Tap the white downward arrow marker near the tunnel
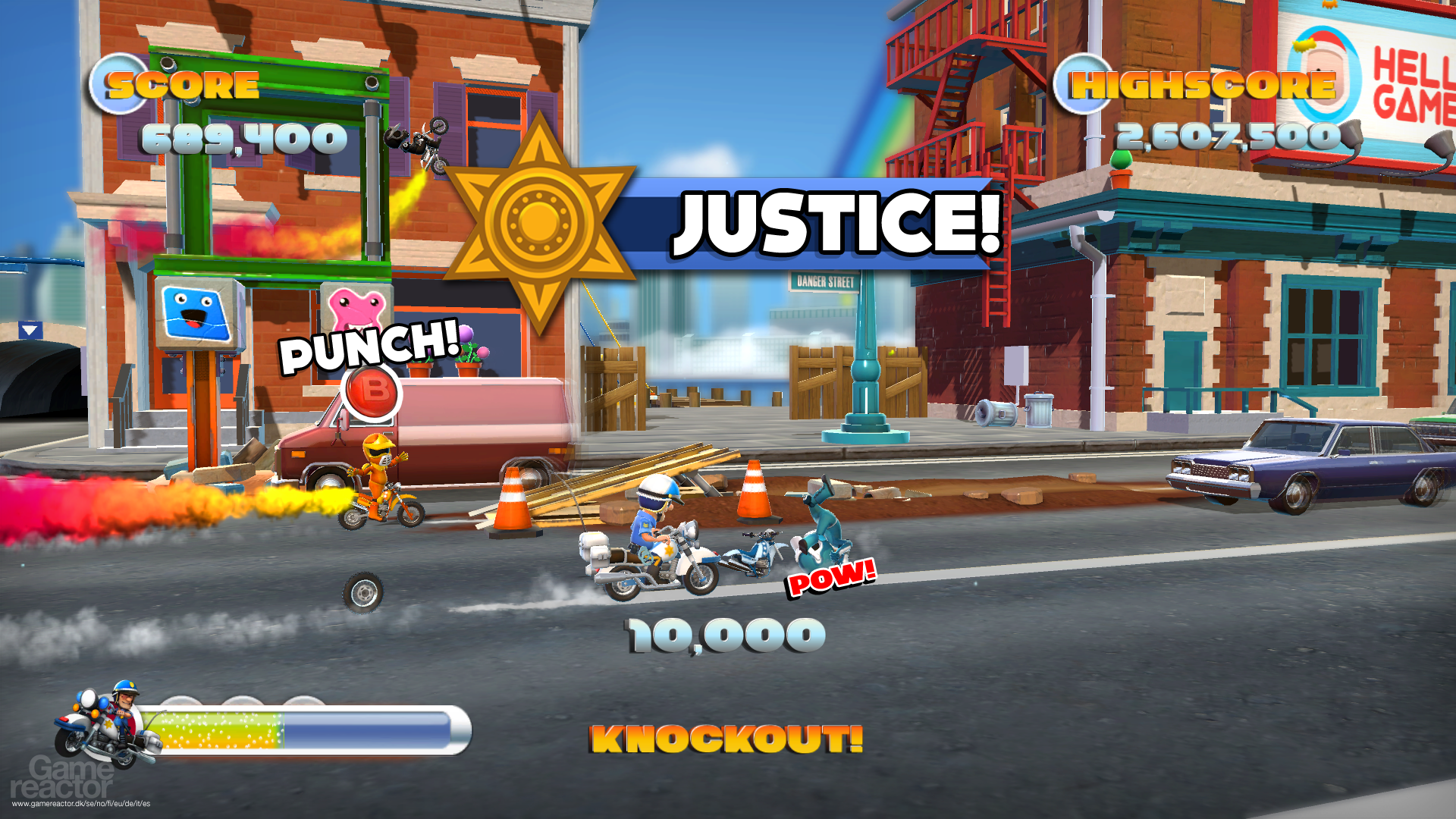Viewport: 1456px width, 819px height. (29, 328)
